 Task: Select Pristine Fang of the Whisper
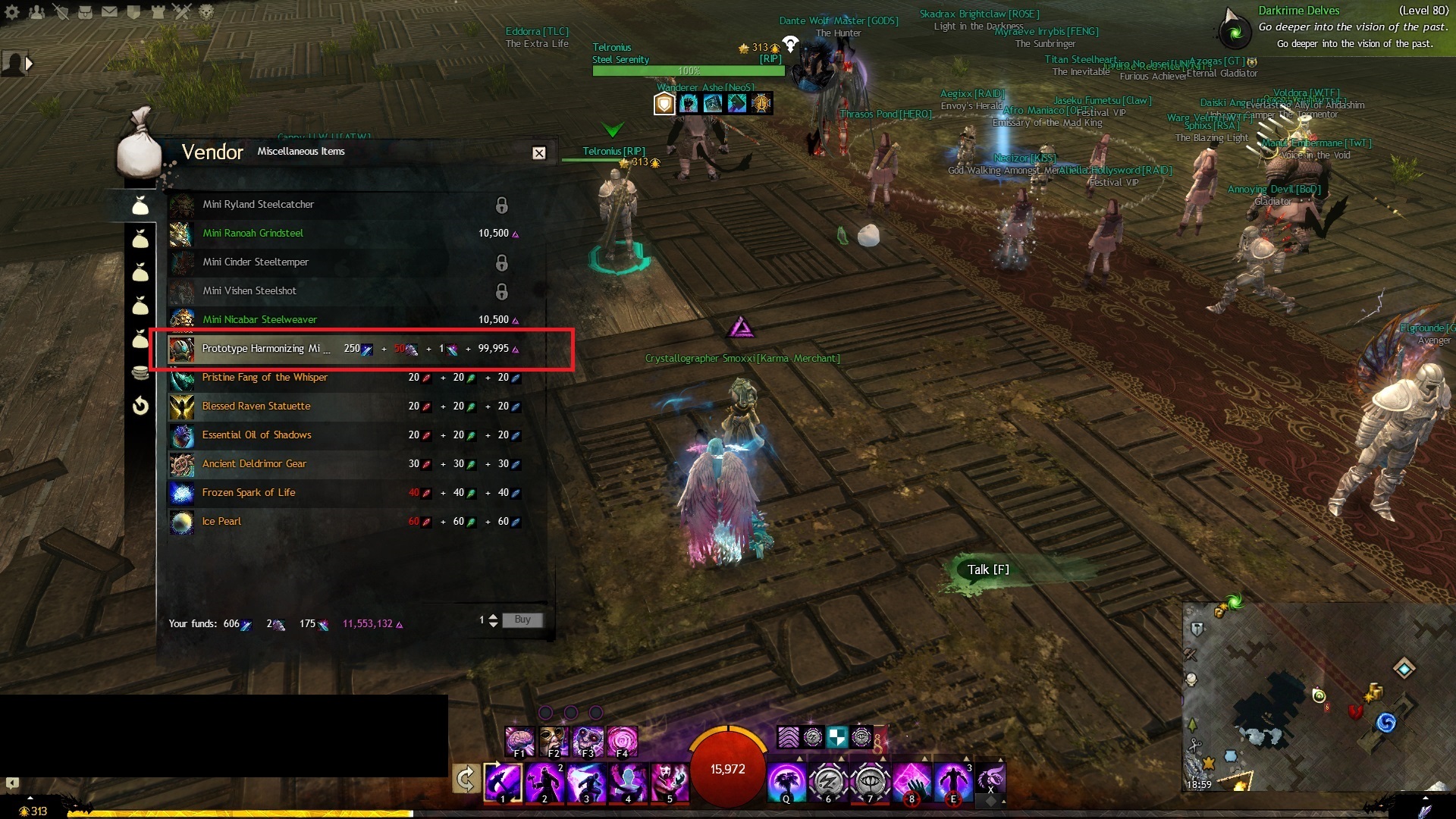tap(265, 378)
